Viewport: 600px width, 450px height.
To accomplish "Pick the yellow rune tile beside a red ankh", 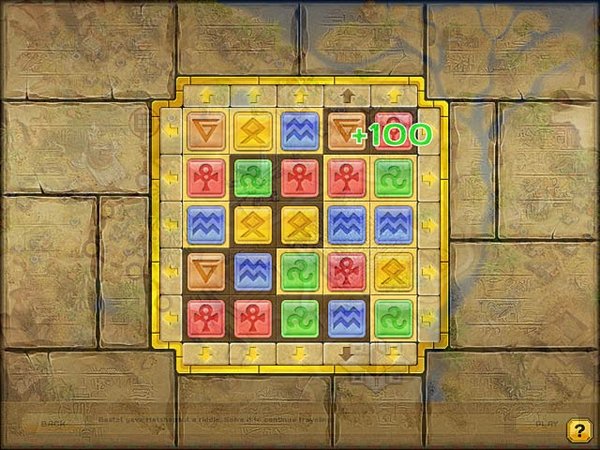I will point(394,270).
